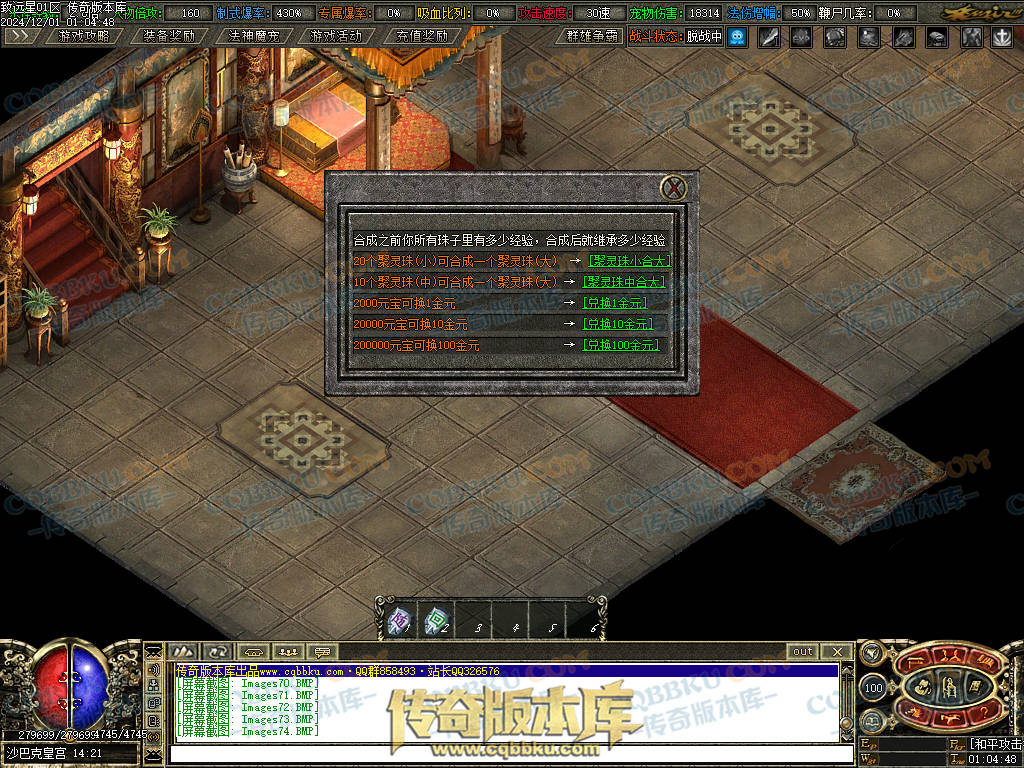Select the 兑换100金元 exchange link

(x=620, y=345)
